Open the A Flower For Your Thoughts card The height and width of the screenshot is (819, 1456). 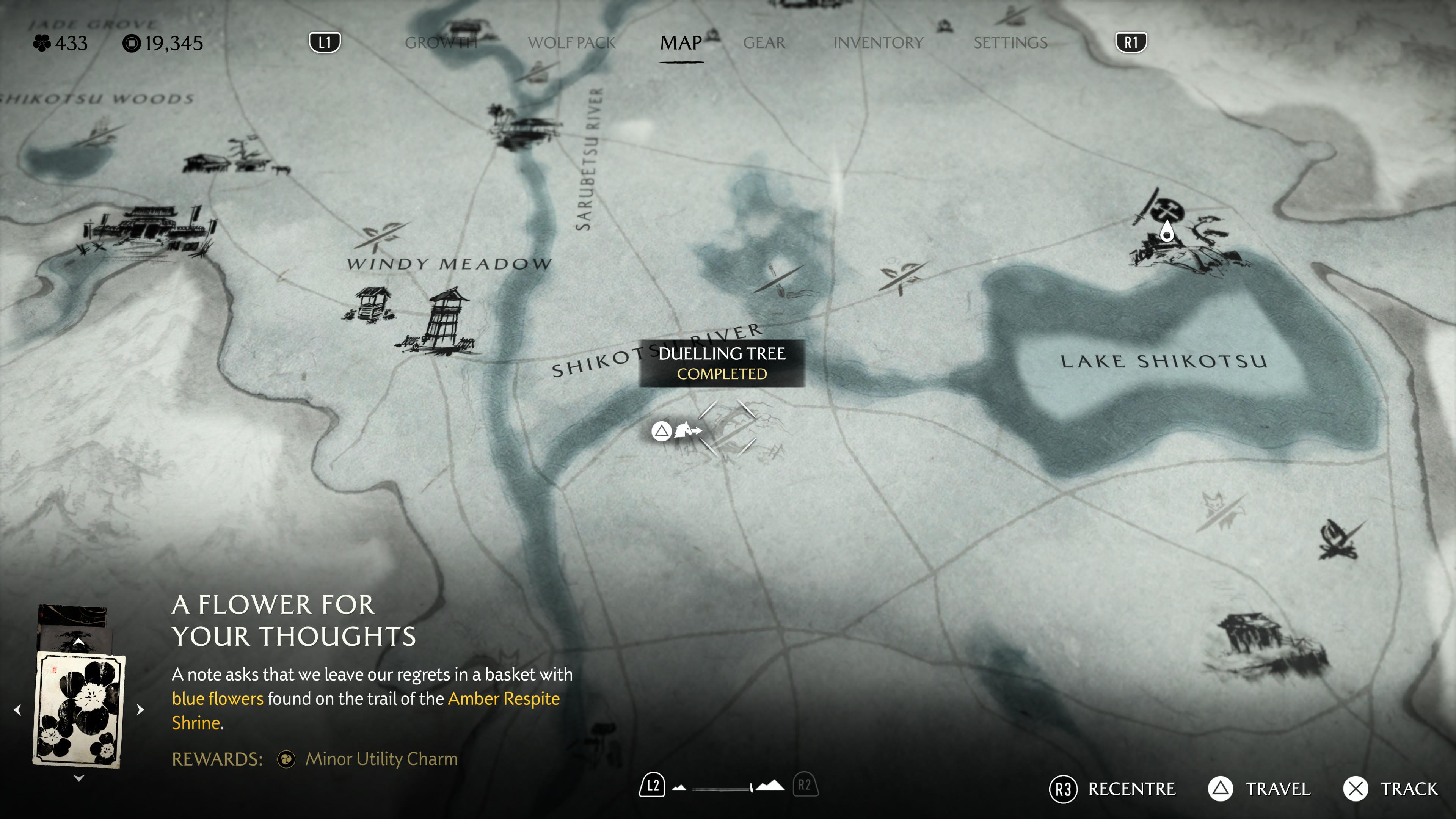tap(79, 709)
